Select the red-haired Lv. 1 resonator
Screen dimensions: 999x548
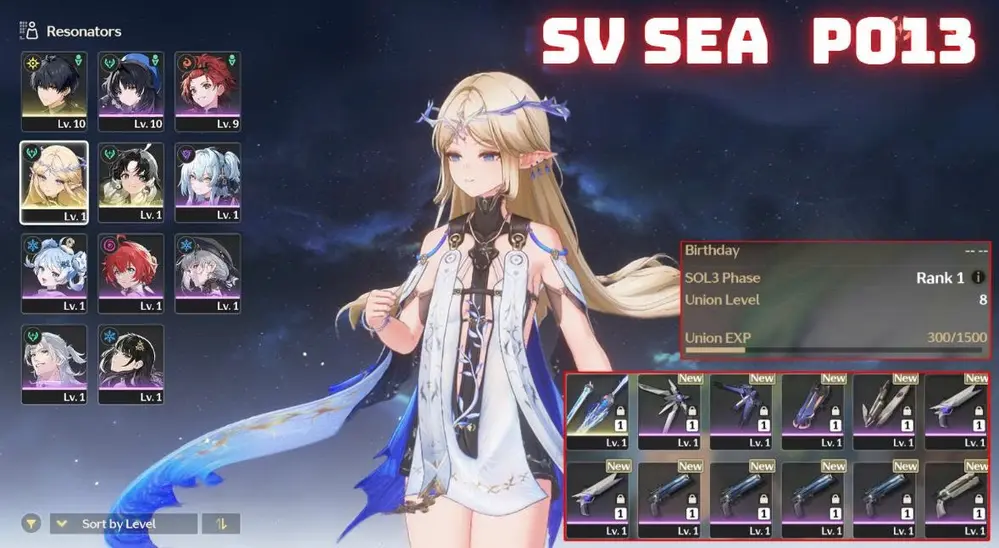point(131,271)
